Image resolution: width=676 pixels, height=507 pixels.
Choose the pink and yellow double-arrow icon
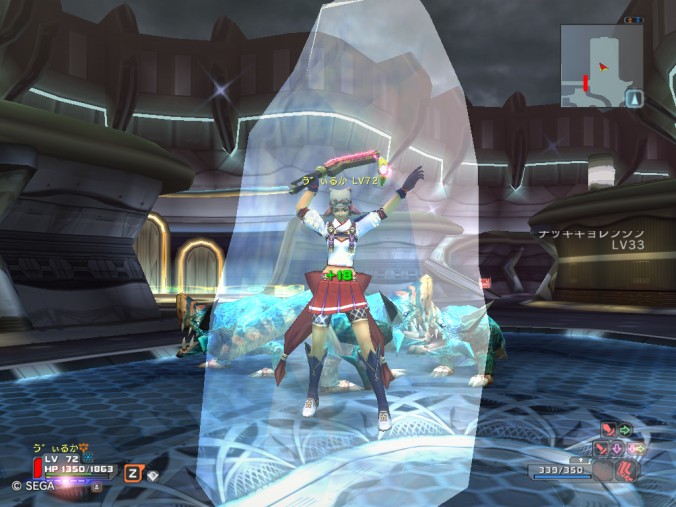[634, 449]
